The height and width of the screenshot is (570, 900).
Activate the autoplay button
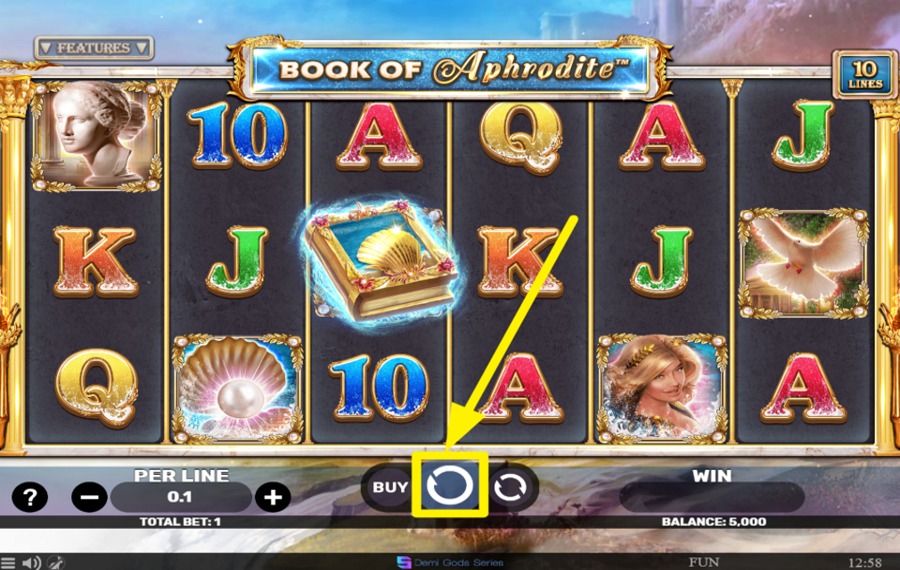coord(511,488)
